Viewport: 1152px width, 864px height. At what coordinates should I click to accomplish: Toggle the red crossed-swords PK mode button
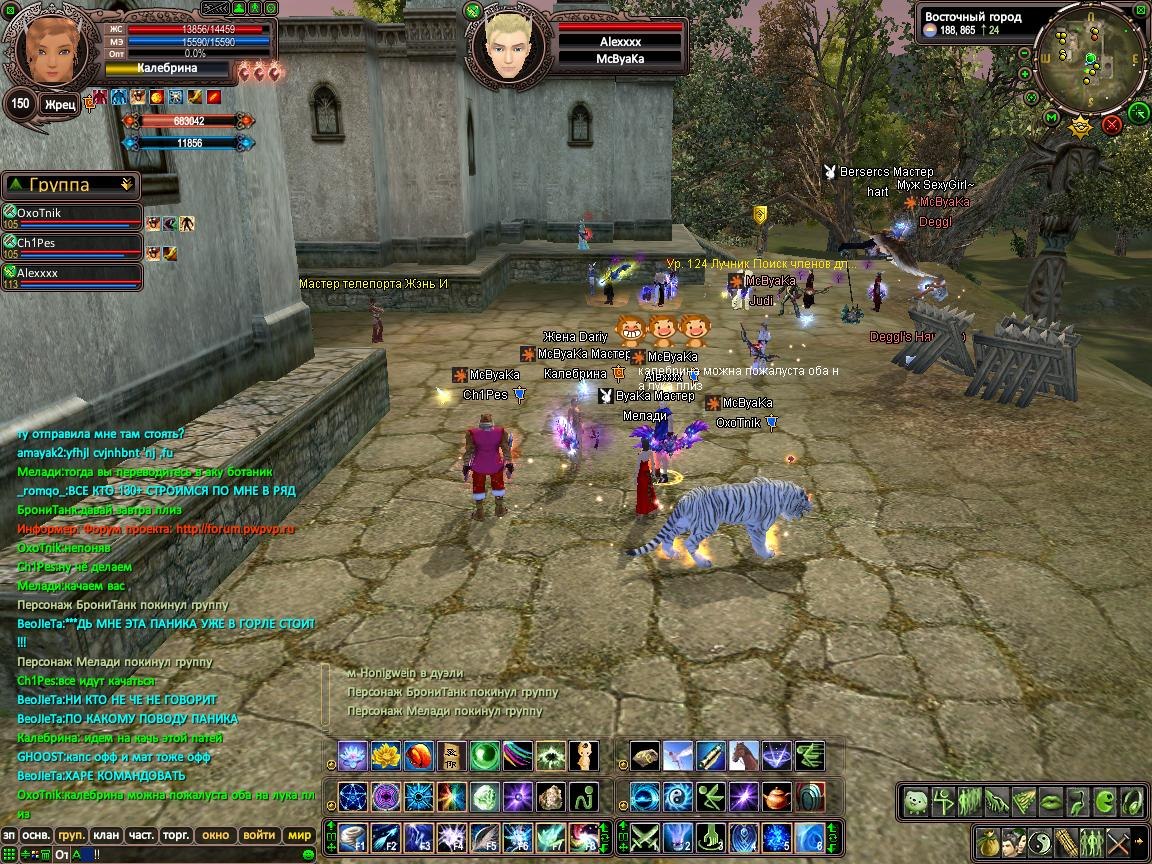pos(1111,125)
